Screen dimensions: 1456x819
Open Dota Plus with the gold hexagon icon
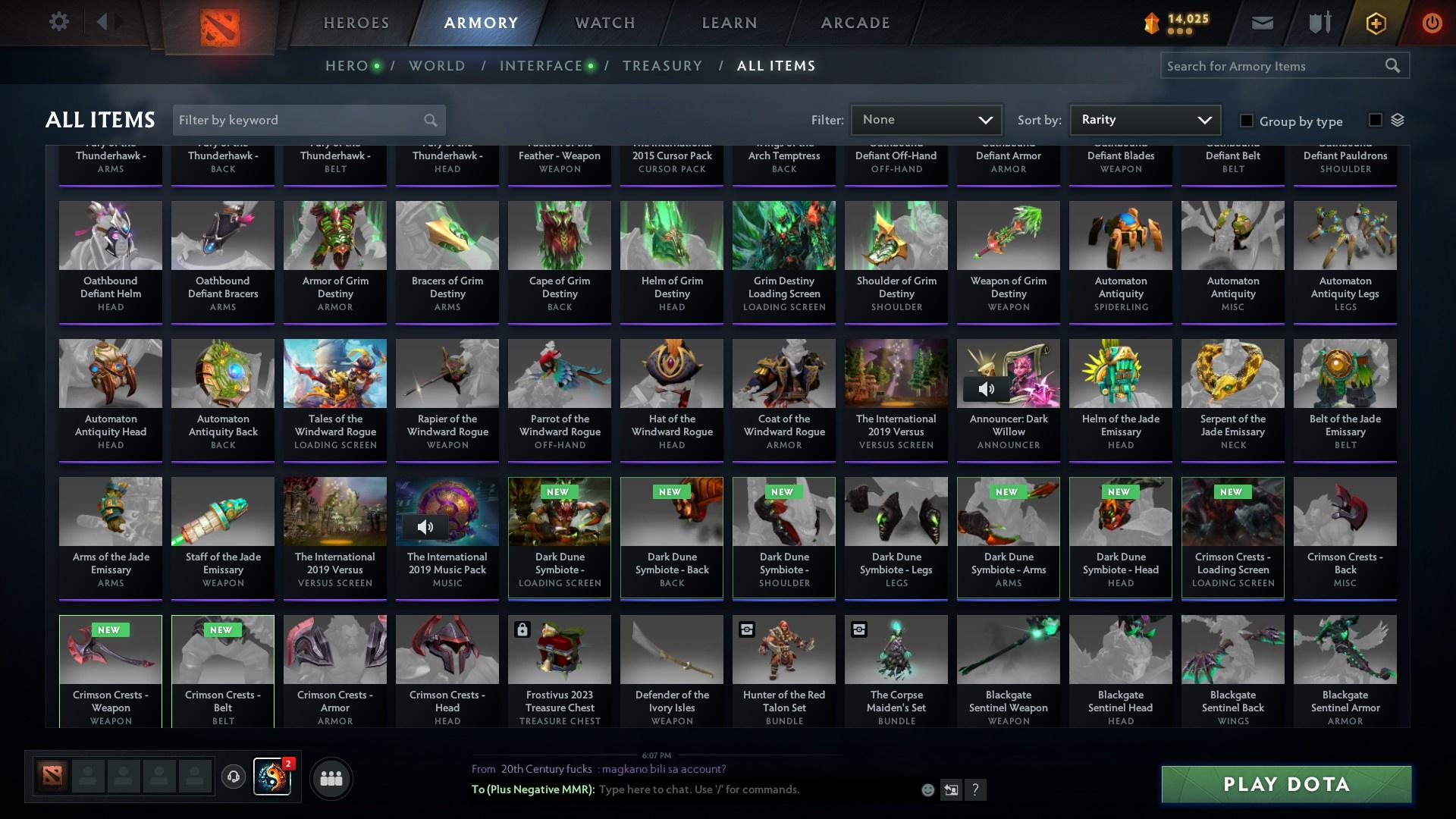[x=1375, y=22]
